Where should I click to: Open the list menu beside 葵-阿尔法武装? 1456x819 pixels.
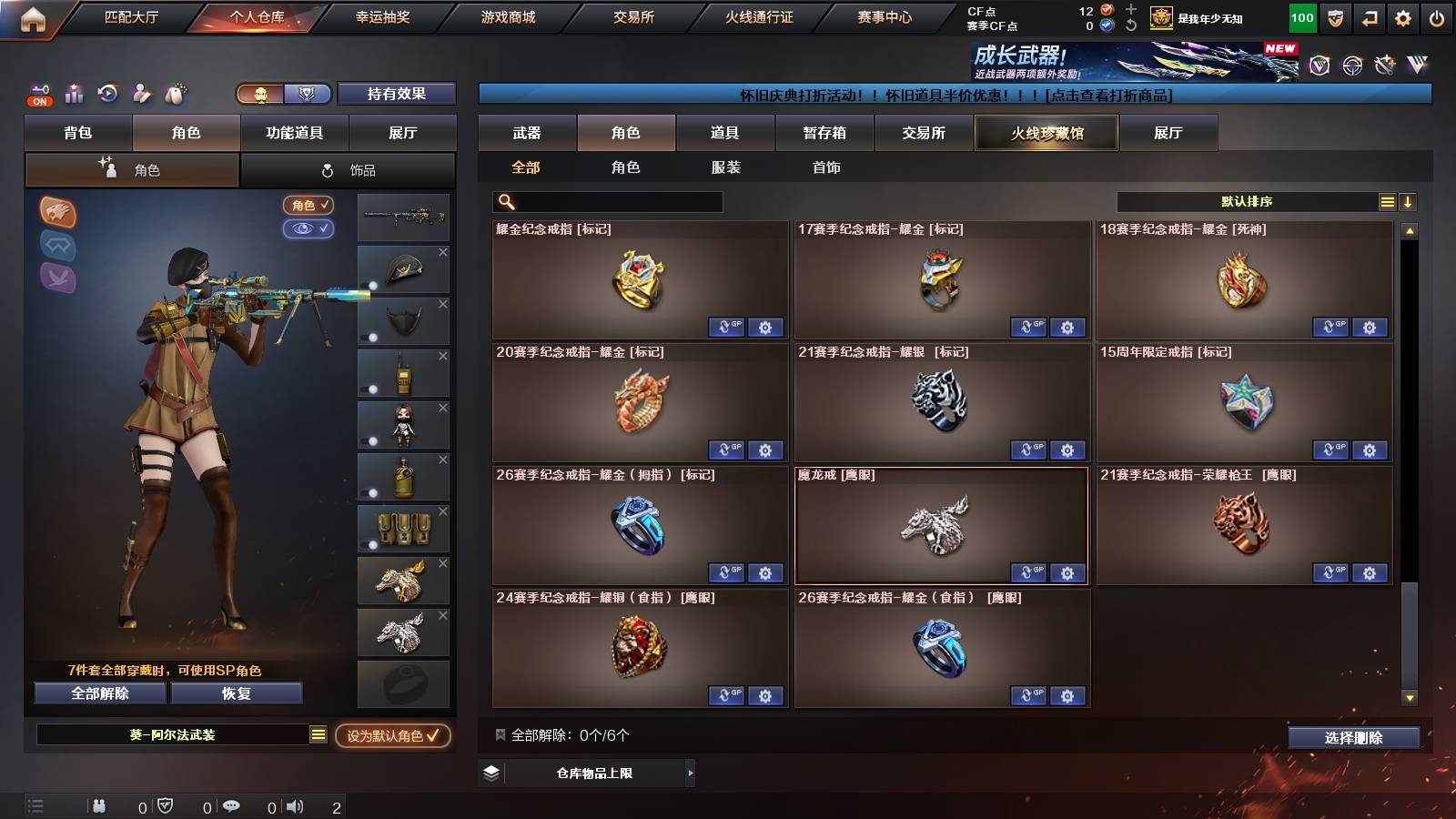(318, 735)
